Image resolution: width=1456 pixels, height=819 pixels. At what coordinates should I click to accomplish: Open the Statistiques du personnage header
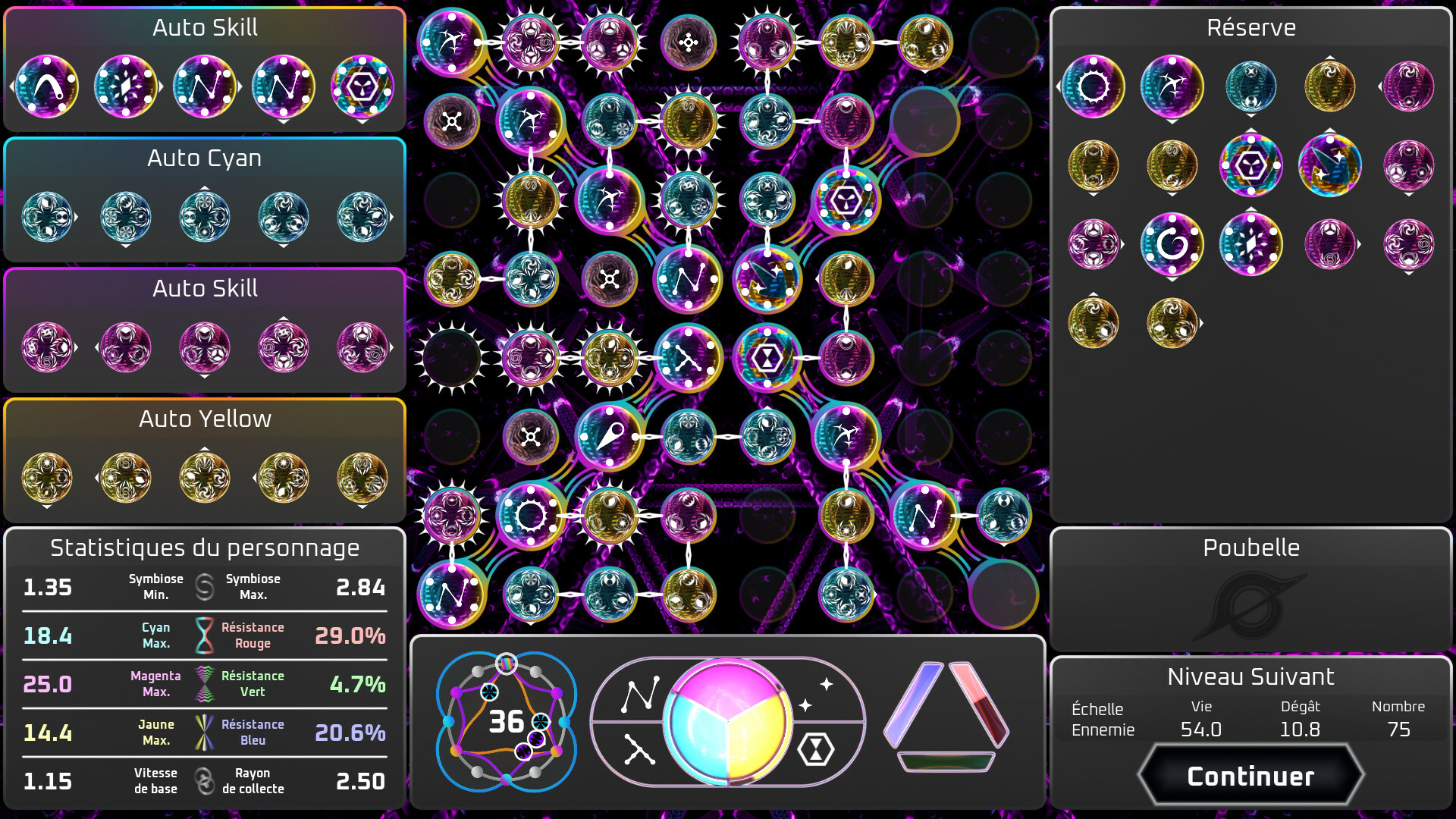(206, 548)
